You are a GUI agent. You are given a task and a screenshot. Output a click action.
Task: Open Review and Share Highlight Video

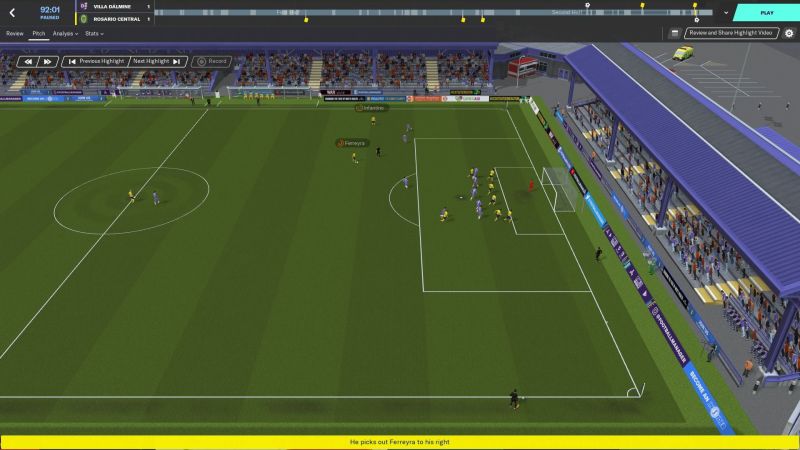point(730,33)
